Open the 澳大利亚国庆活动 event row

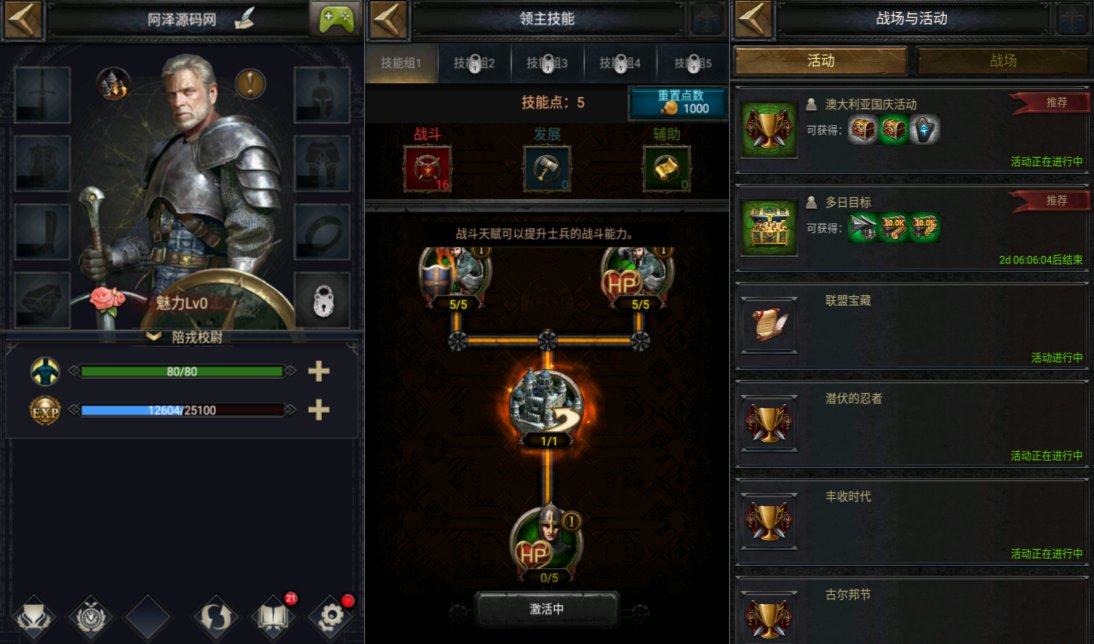point(912,130)
